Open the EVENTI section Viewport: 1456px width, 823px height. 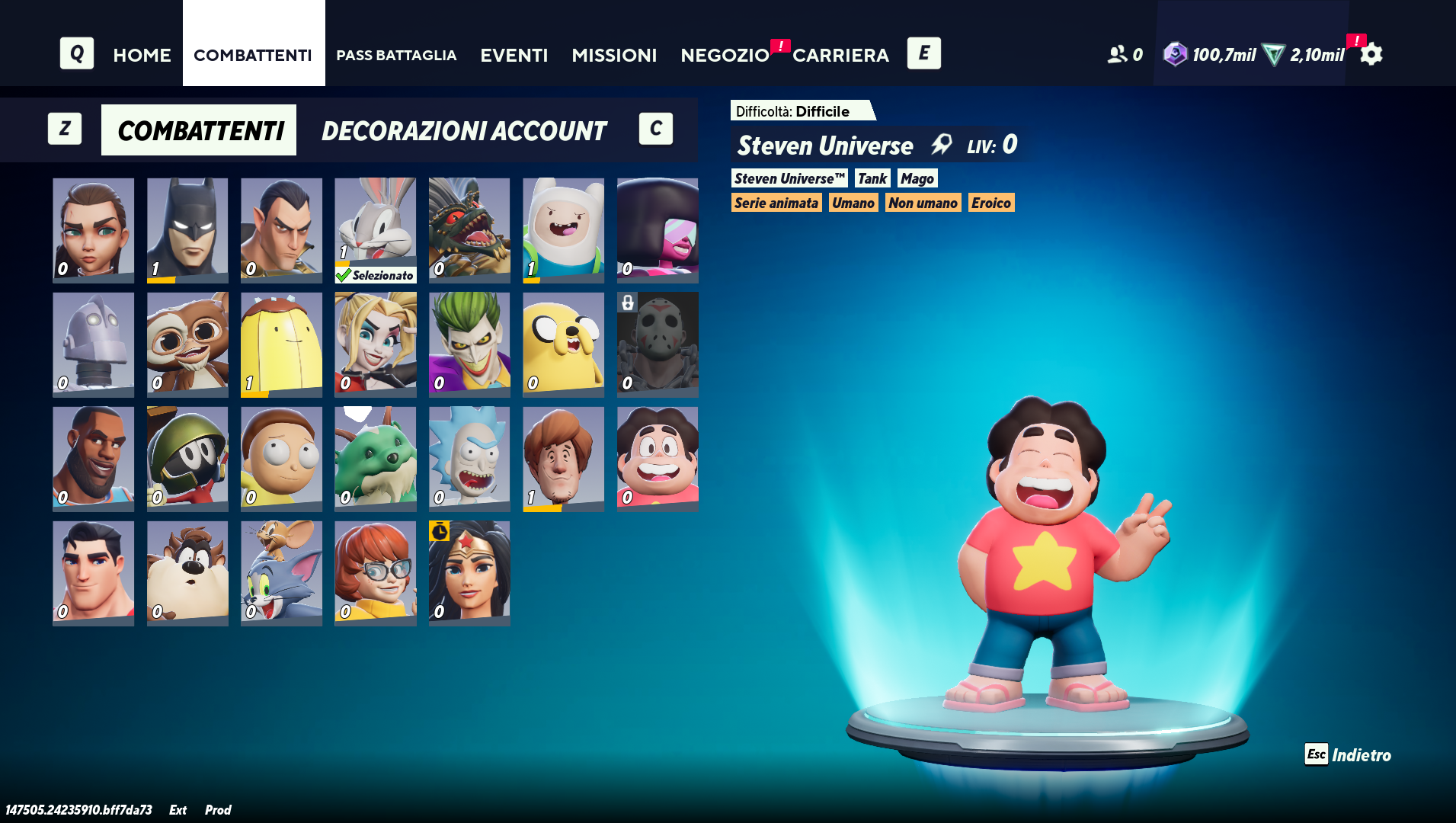514,55
